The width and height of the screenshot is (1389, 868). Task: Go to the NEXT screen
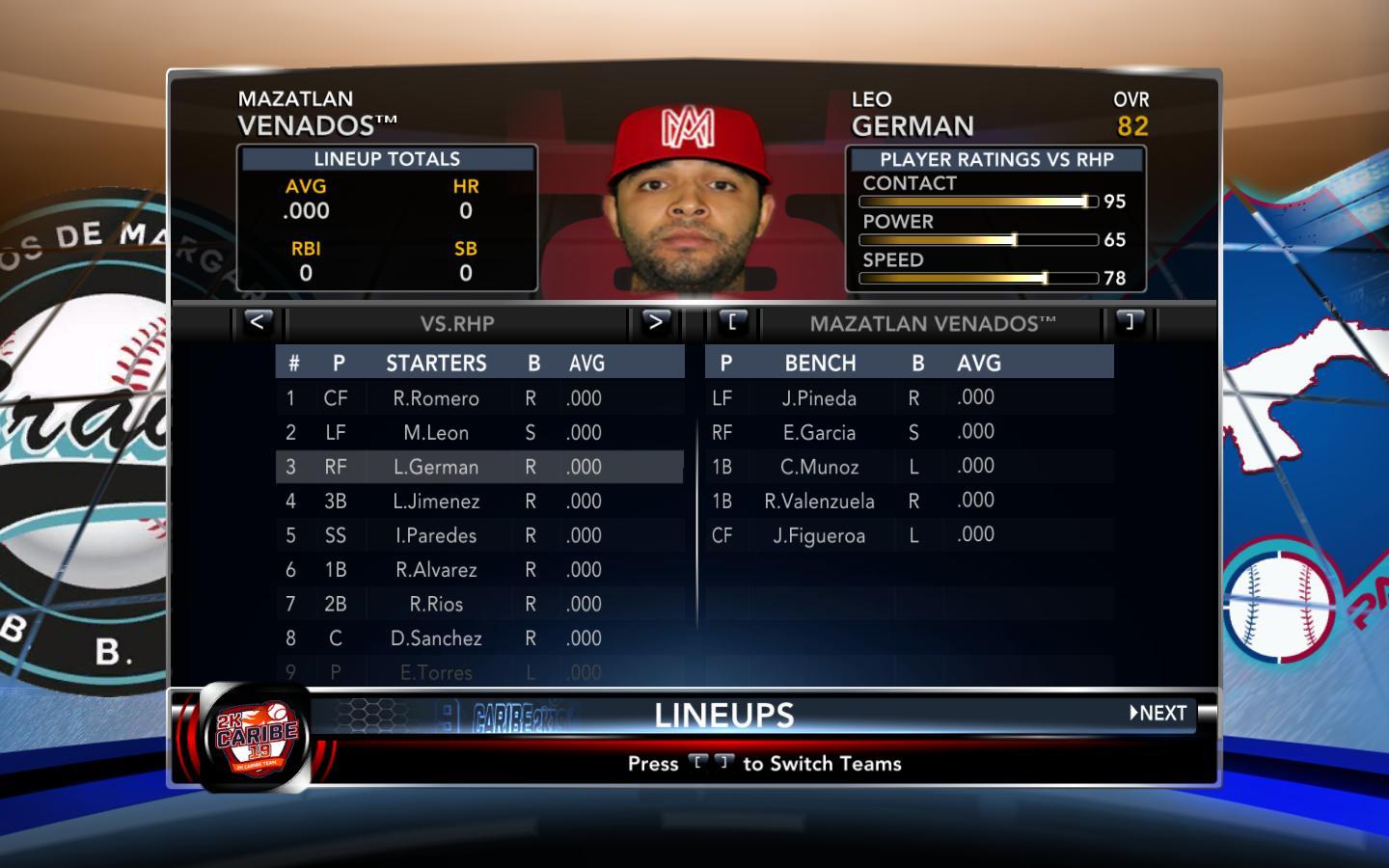click(1158, 714)
